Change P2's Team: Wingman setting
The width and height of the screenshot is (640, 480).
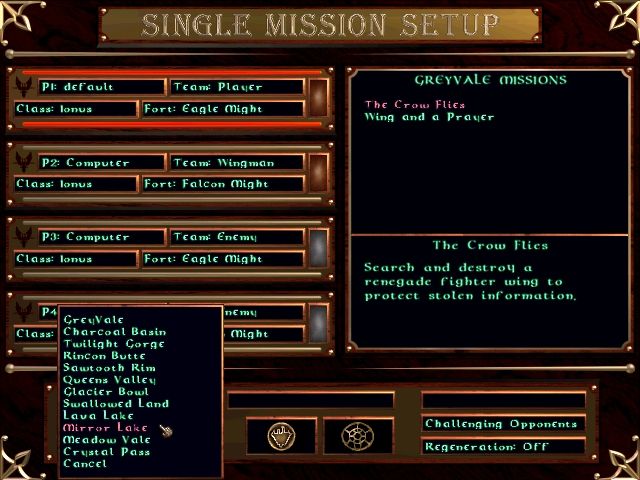tap(236, 162)
